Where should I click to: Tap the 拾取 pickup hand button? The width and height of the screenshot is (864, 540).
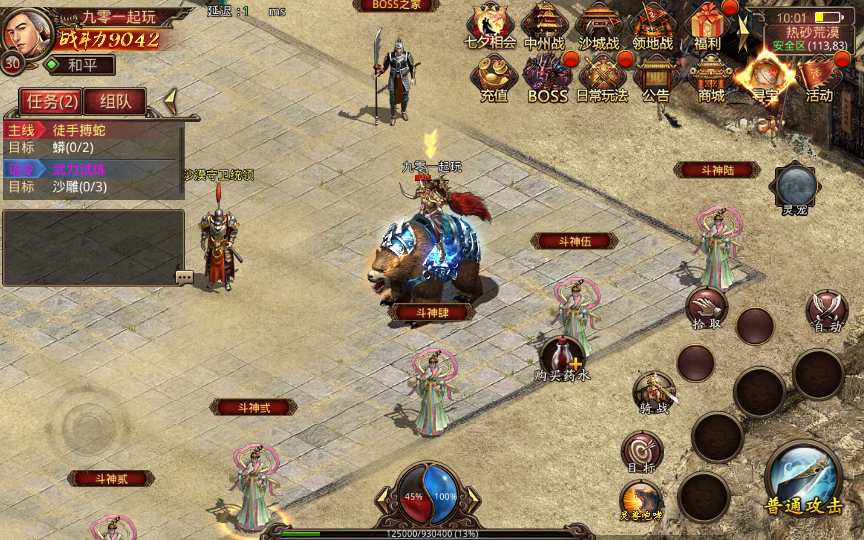(706, 307)
